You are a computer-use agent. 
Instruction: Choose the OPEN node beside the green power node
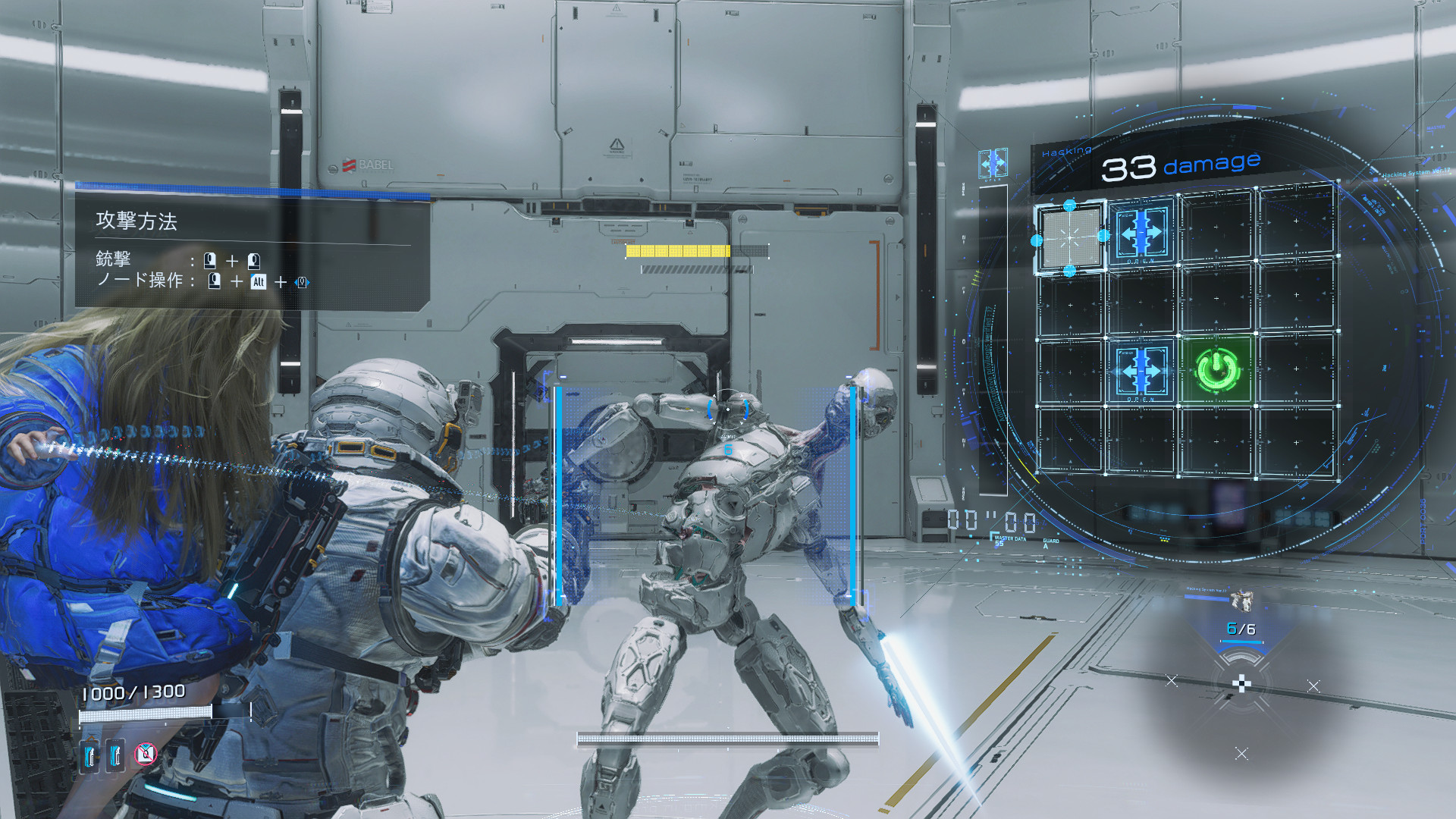point(1141,371)
